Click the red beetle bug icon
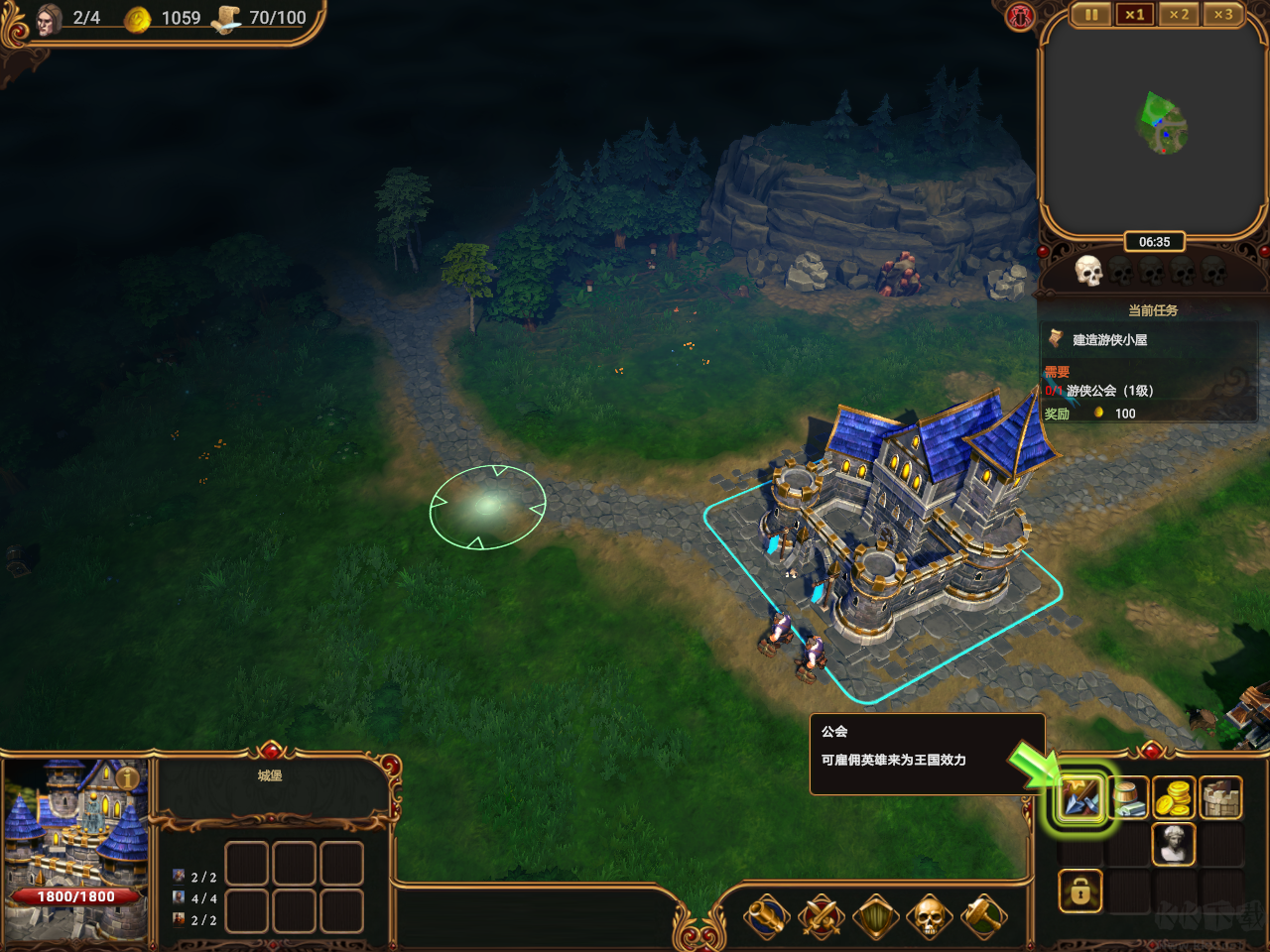Image resolution: width=1270 pixels, height=952 pixels. click(1020, 17)
